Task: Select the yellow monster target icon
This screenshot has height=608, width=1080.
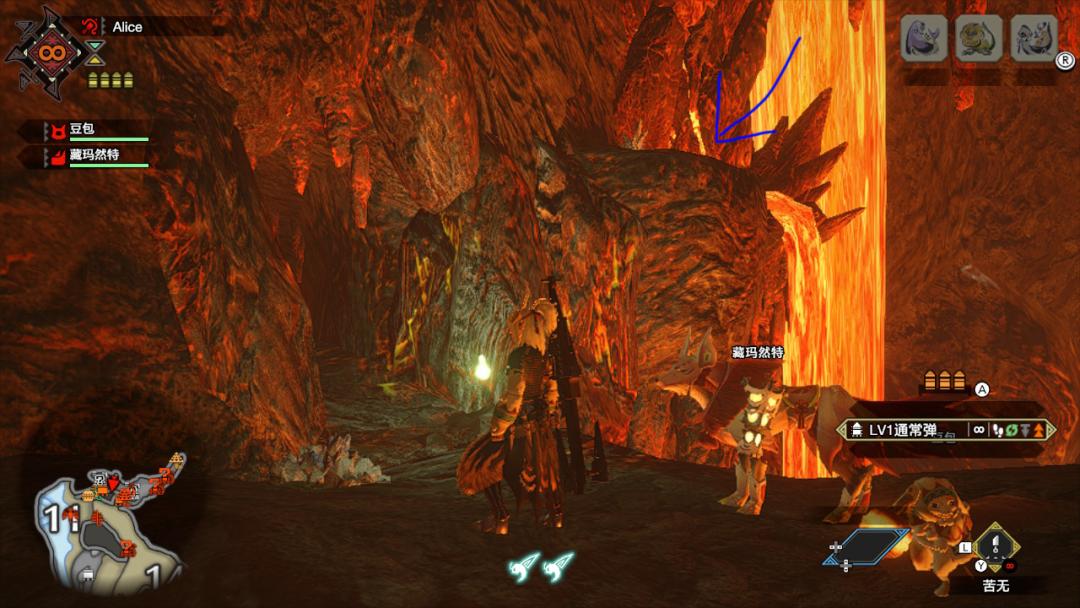Action: pos(978,39)
